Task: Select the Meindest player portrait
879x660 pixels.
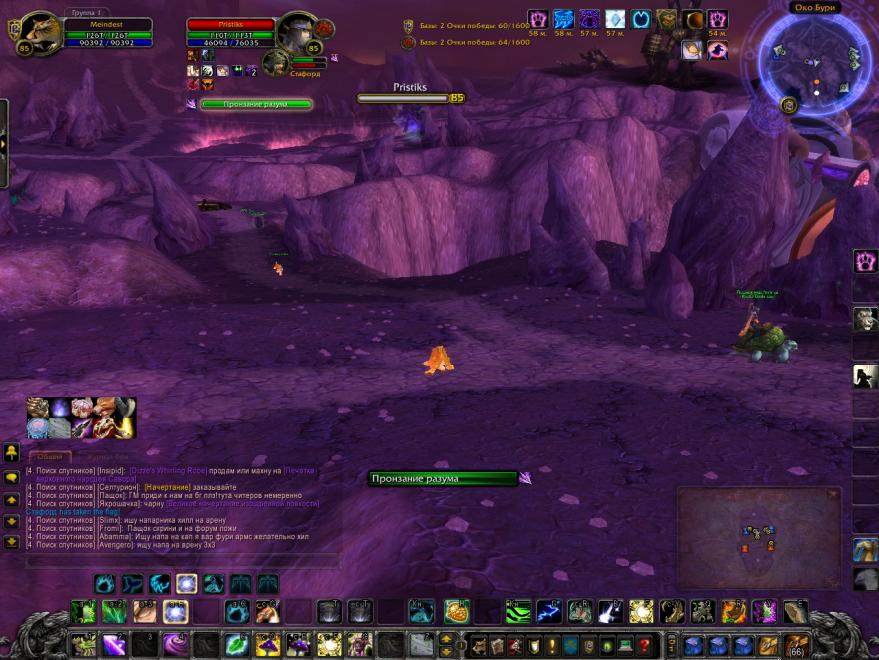Action: pos(40,33)
